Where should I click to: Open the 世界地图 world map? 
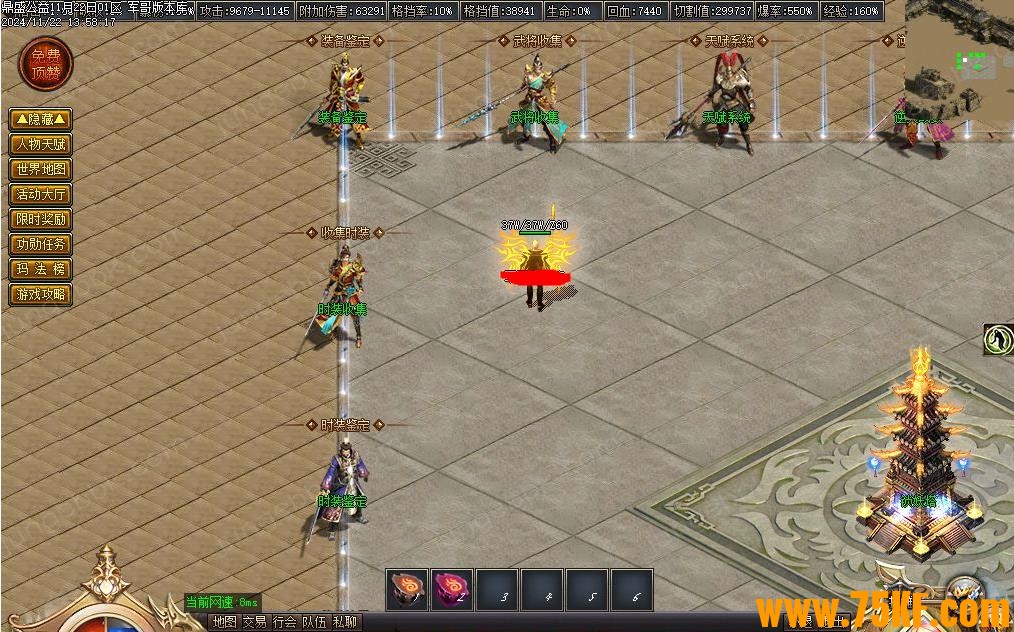pyautogui.click(x=41, y=169)
